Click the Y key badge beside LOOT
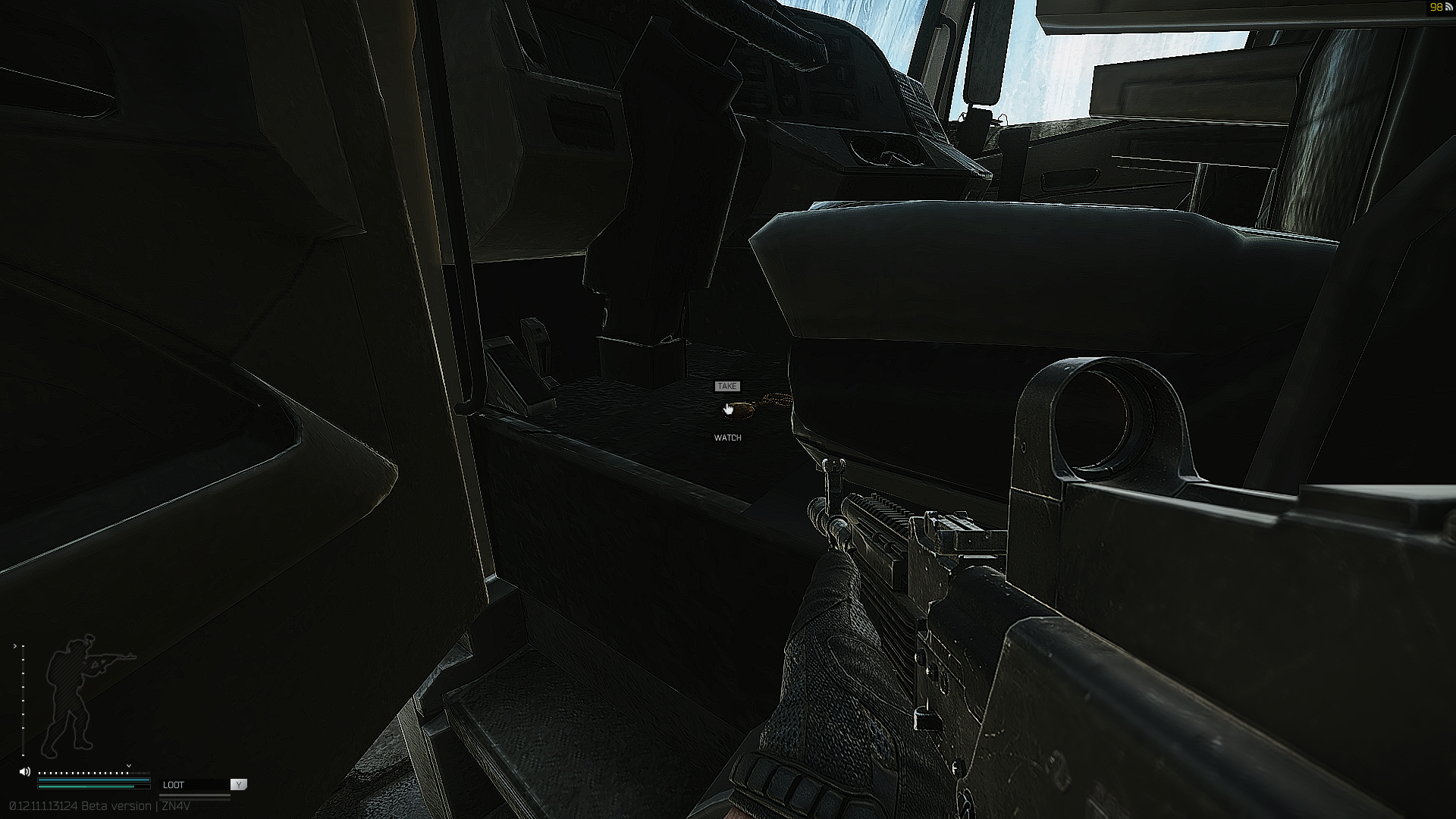Viewport: 1456px width, 819px height. (238, 785)
